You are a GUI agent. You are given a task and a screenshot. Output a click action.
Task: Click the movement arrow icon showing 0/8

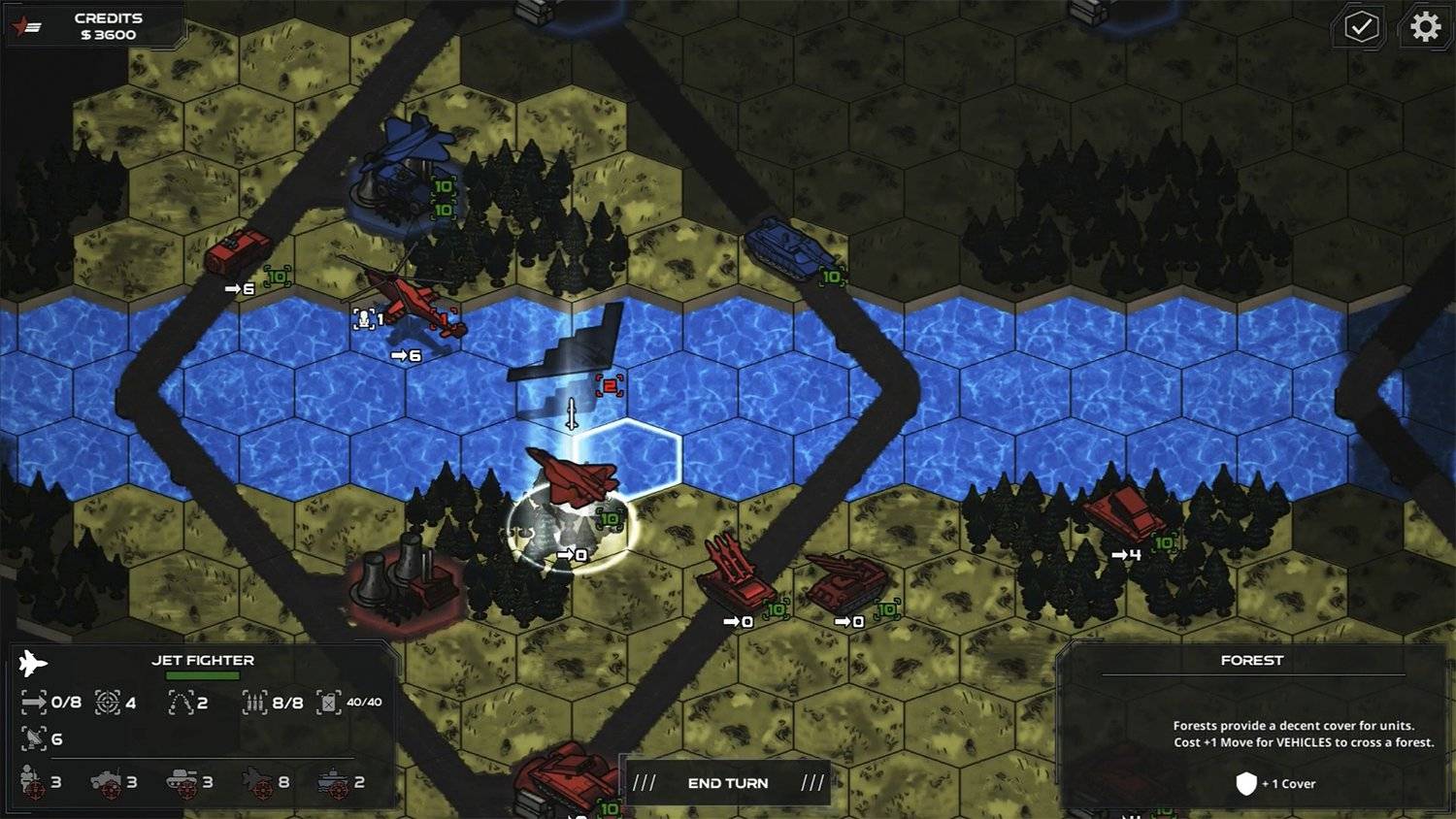click(x=33, y=704)
